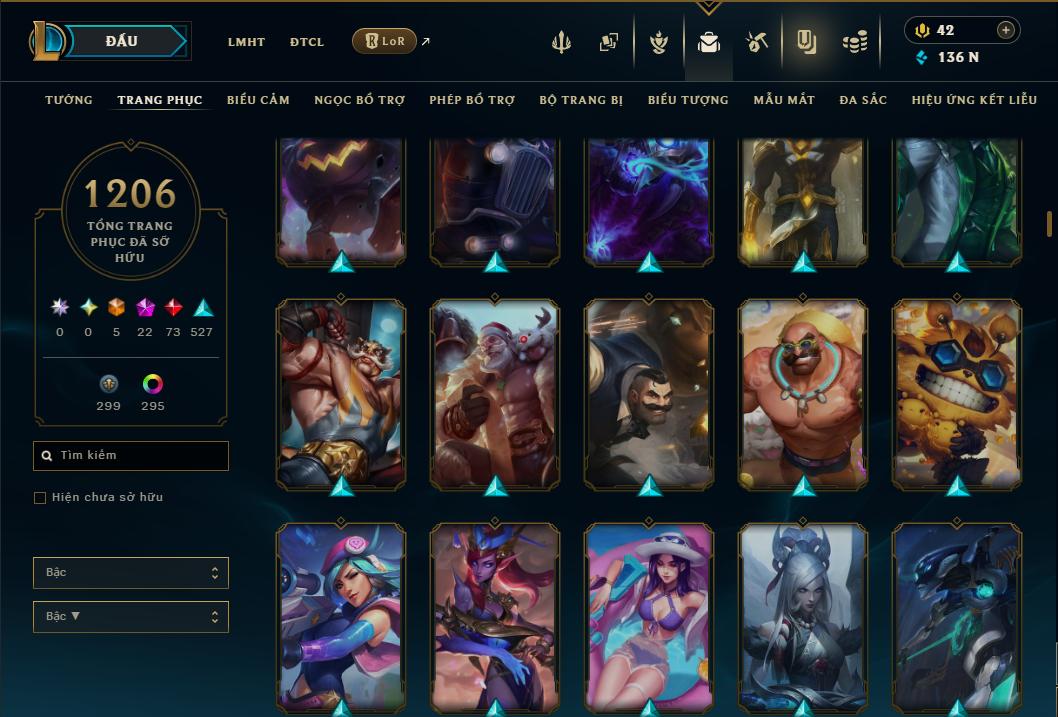Open the NGỌC BỔ TRỢ tab
This screenshot has width=1058, height=717.
click(x=359, y=100)
